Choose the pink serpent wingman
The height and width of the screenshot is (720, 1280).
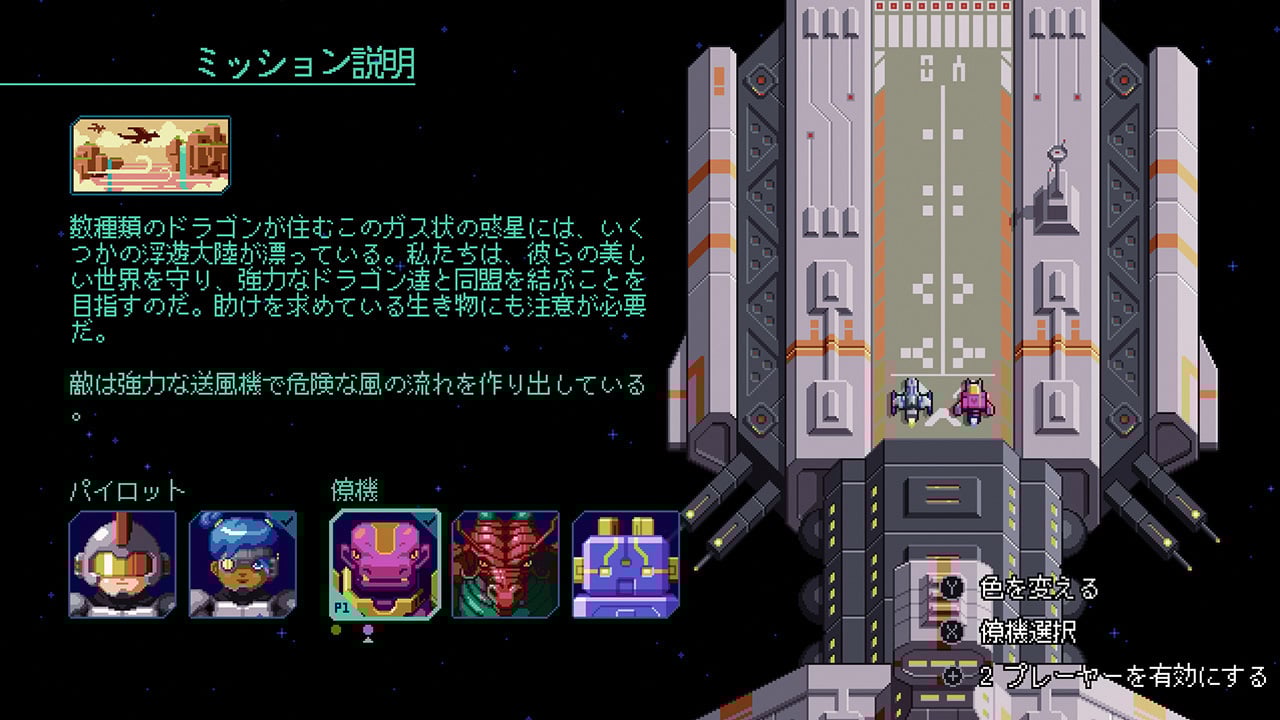click(385, 562)
